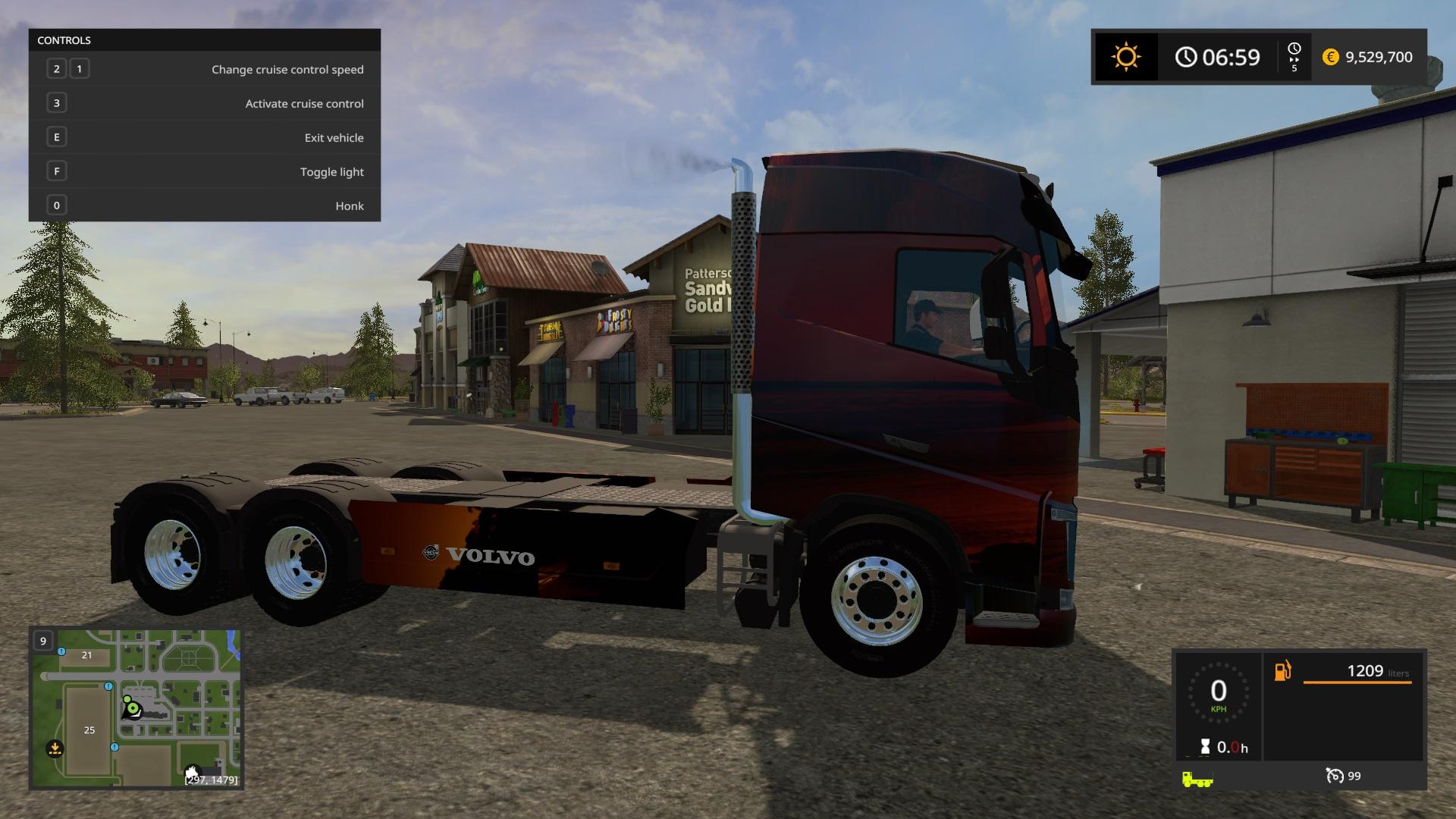Select the yellow unloading point marker on minimap
The width and height of the screenshot is (1456, 819).
55,748
